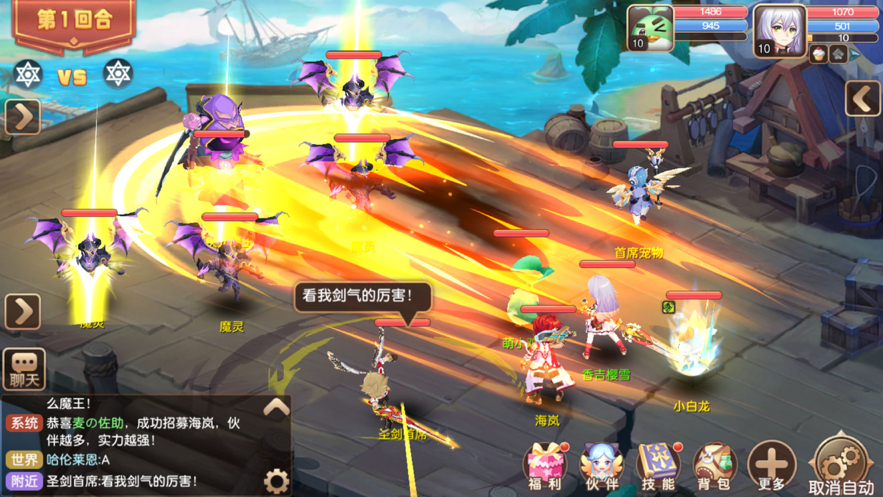Click the silver-haired character portrait
Image resolution: width=883 pixels, height=497 pixels.
click(780, 30)
